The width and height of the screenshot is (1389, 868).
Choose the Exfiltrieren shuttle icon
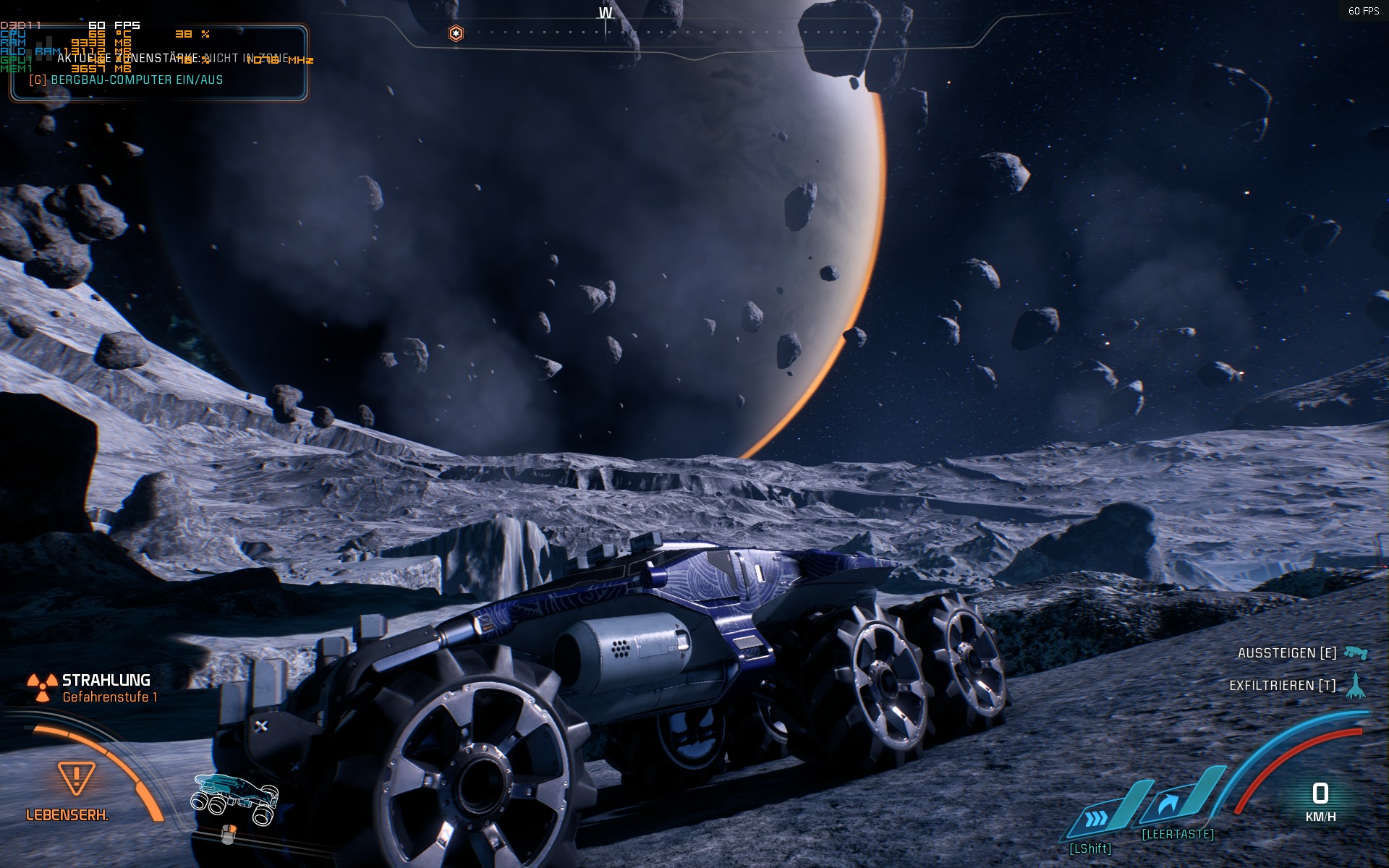pos(1356,686)
